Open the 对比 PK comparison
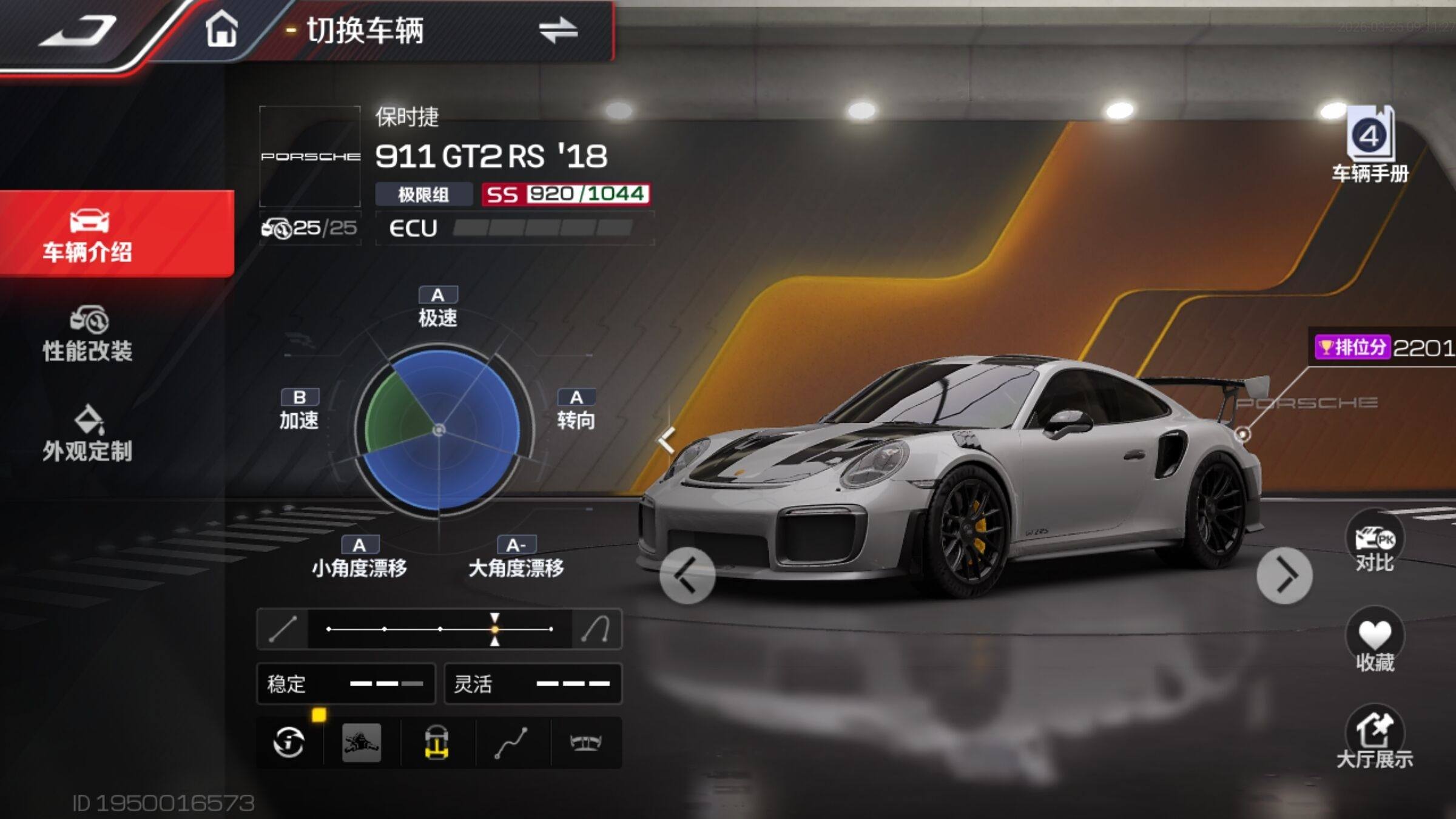The image size is (1456, 819). pyautogui.click(x=1374, y=543)
